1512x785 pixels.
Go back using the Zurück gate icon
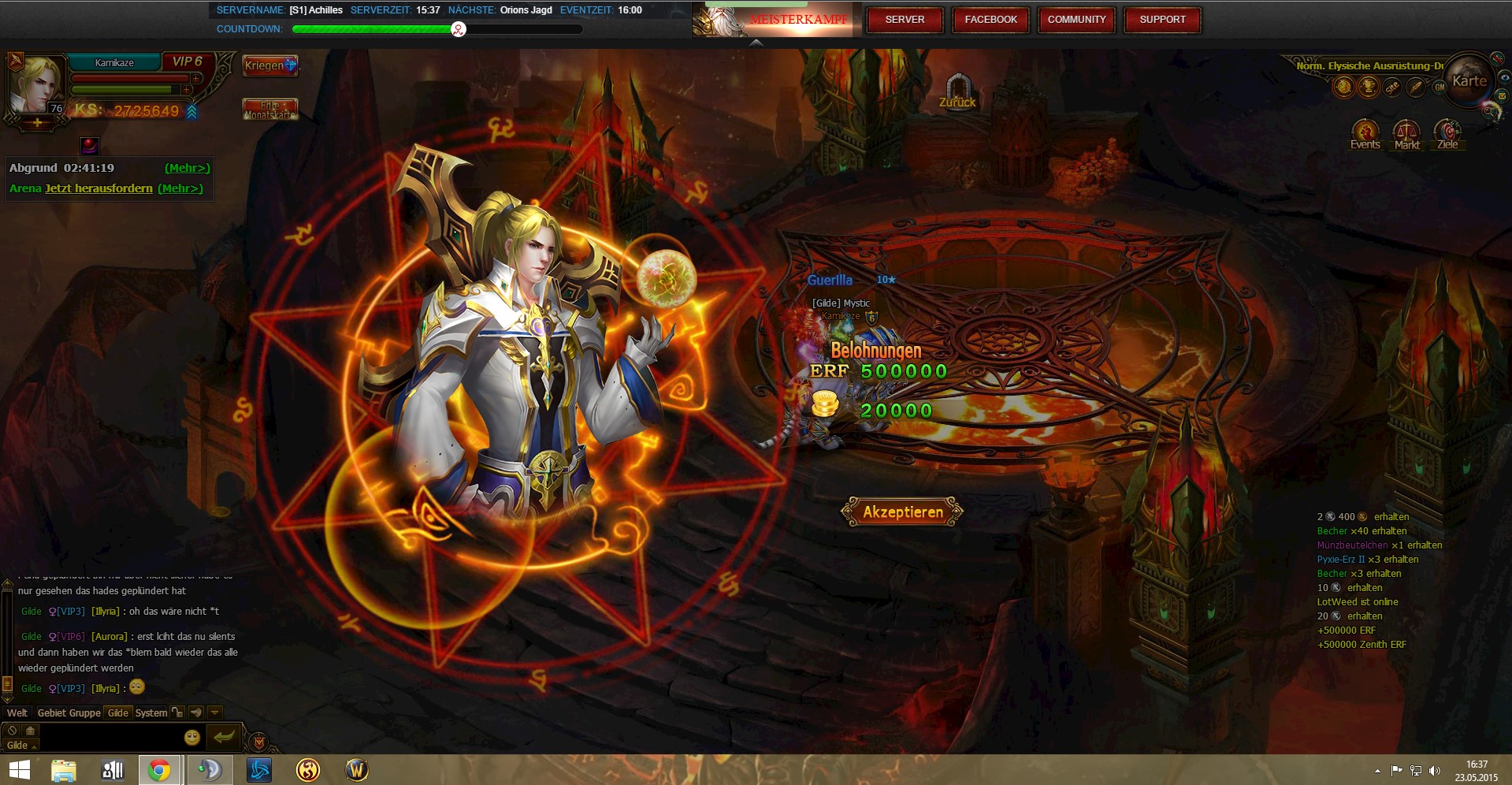[957, 89]
